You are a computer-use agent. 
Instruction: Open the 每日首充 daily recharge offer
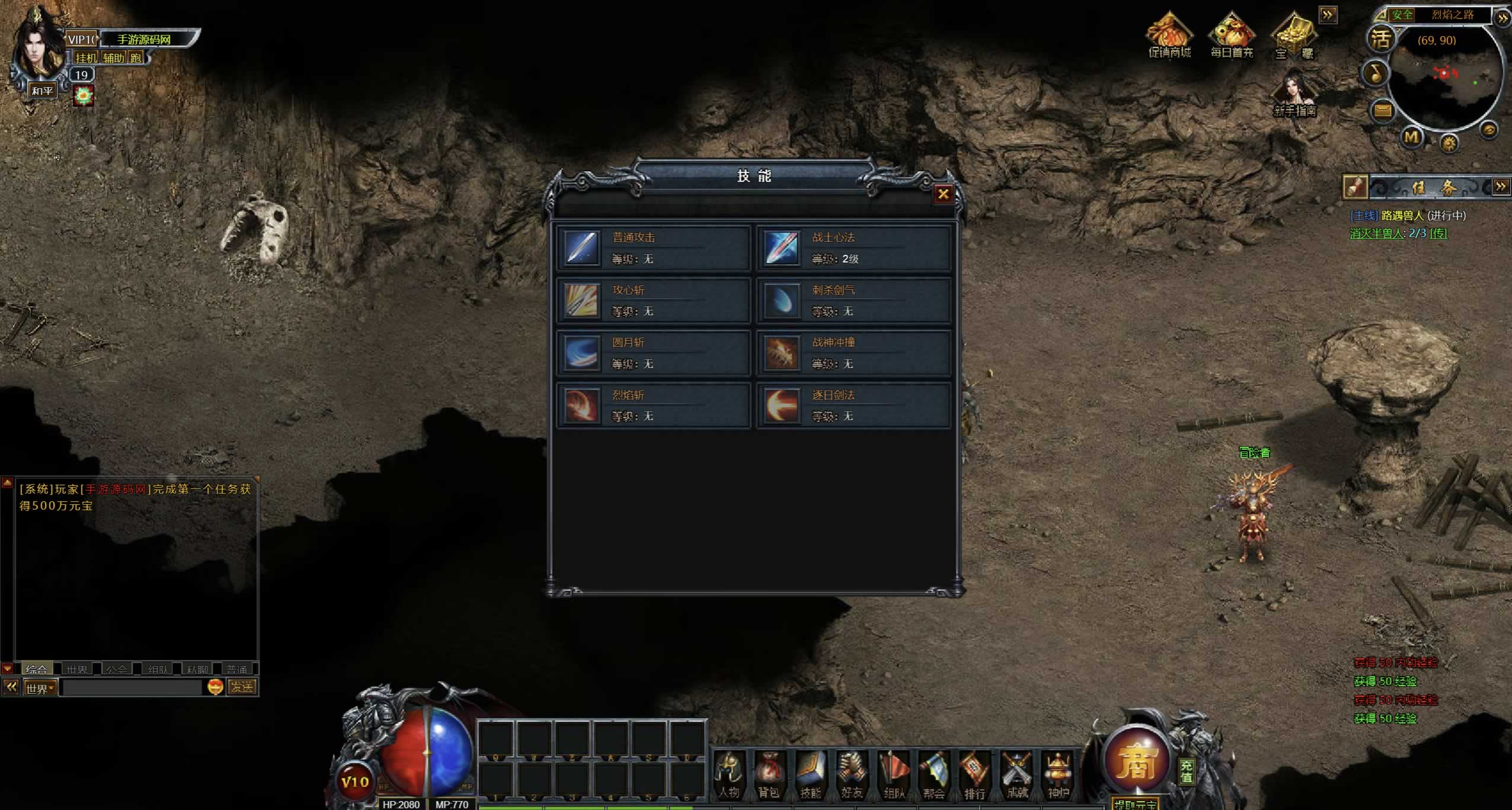coord(1232,36)
